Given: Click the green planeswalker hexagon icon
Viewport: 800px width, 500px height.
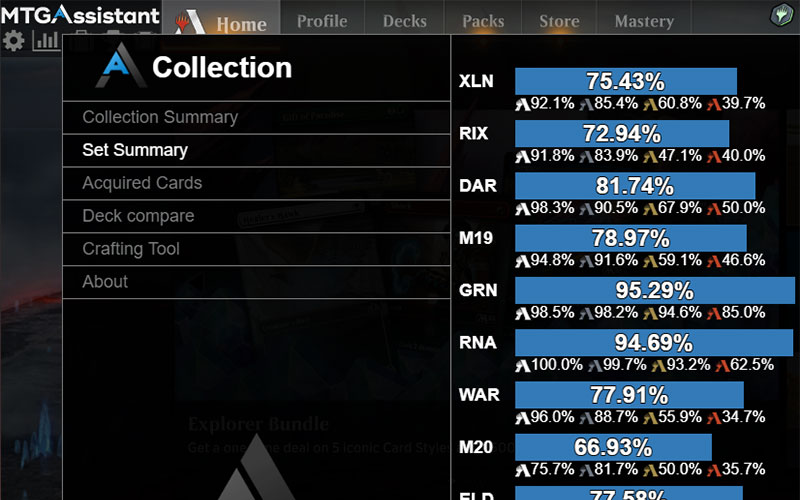Looking at the screenshot, I should 781,16.
